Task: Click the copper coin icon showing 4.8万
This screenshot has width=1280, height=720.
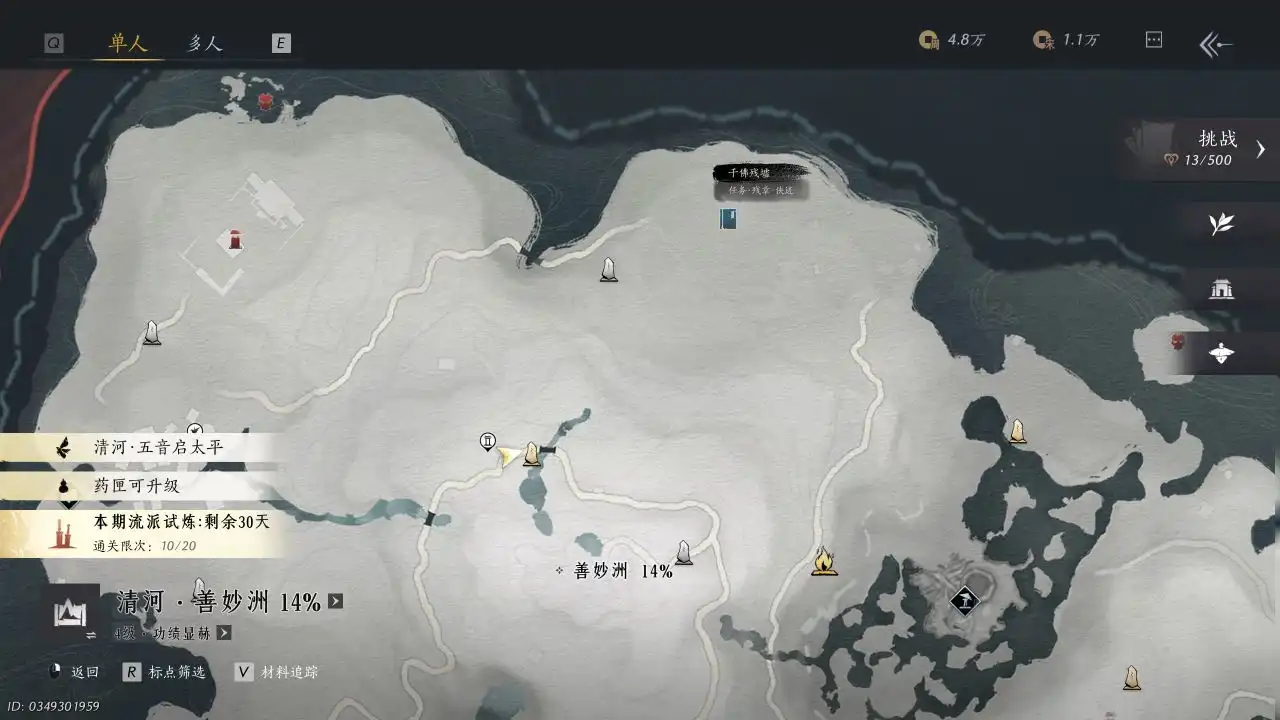Action: 929,40
